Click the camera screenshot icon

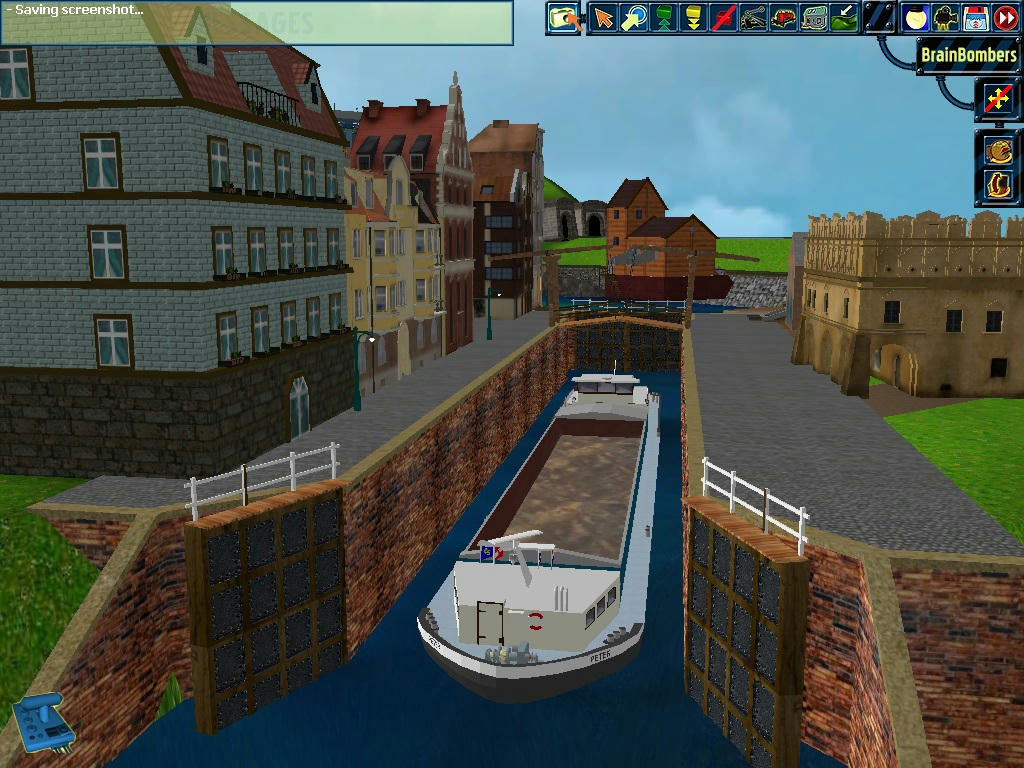[563, 18]
